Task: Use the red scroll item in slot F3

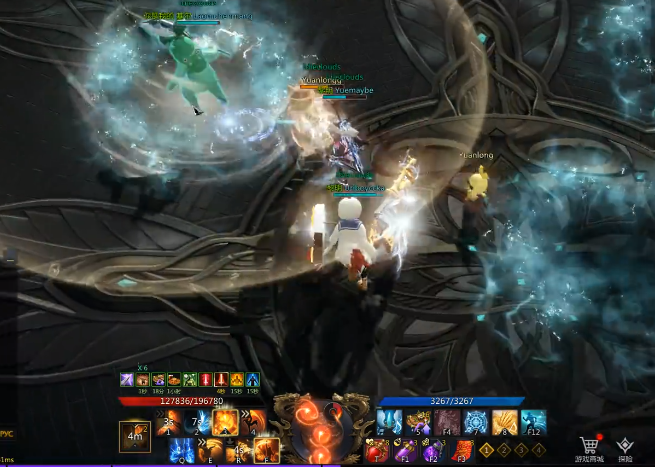Action: click(x=458, y=452)
